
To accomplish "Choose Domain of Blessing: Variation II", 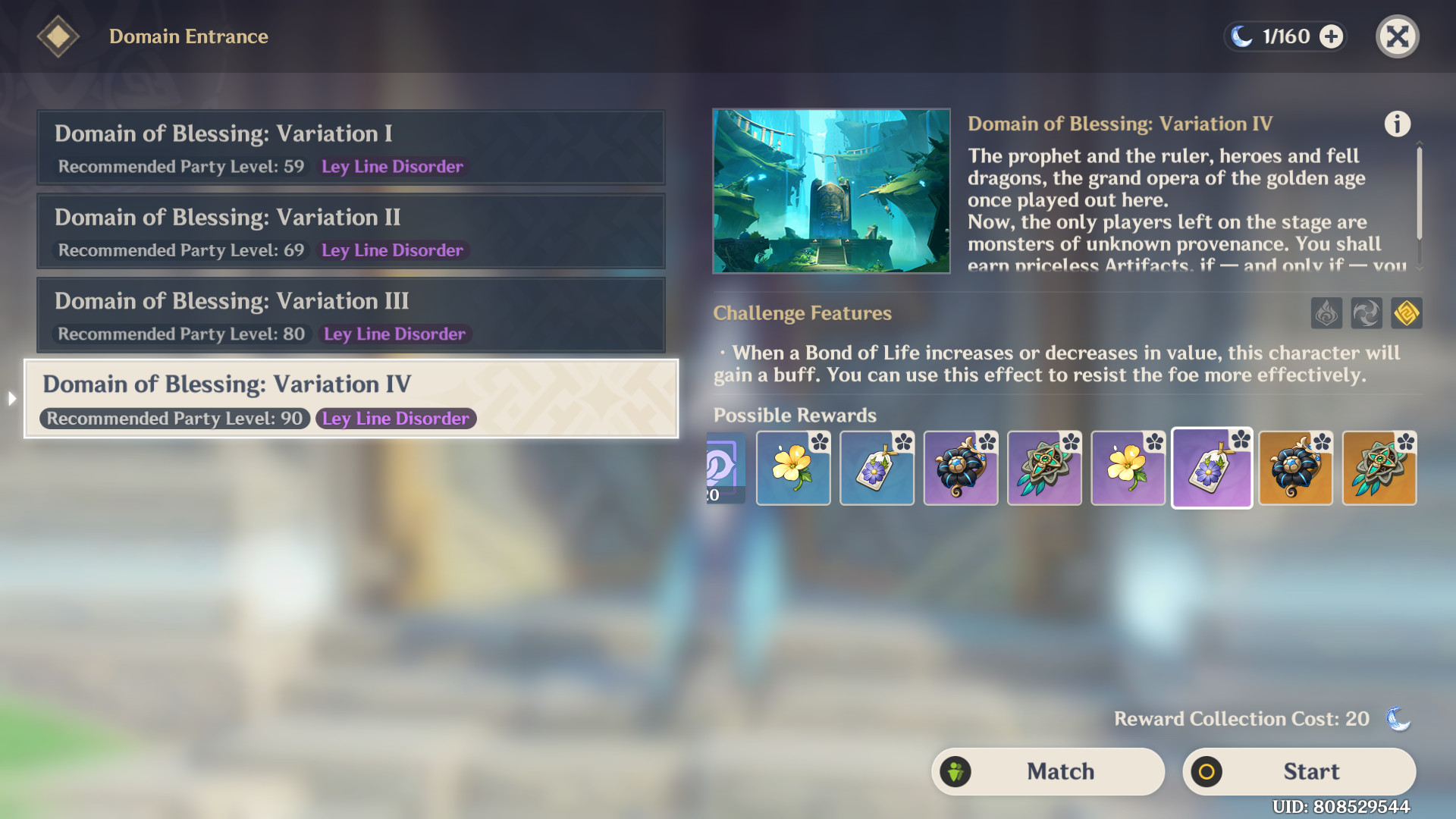I will tap(350, 231).
